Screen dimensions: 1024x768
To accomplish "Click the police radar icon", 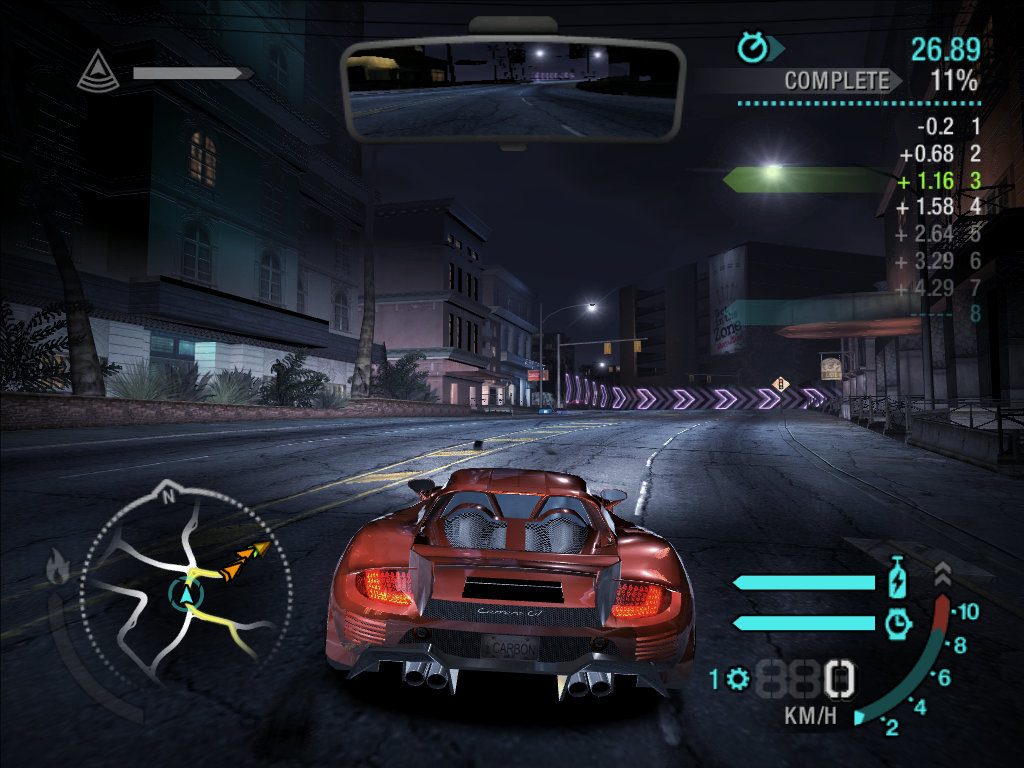I will point(98,72).
